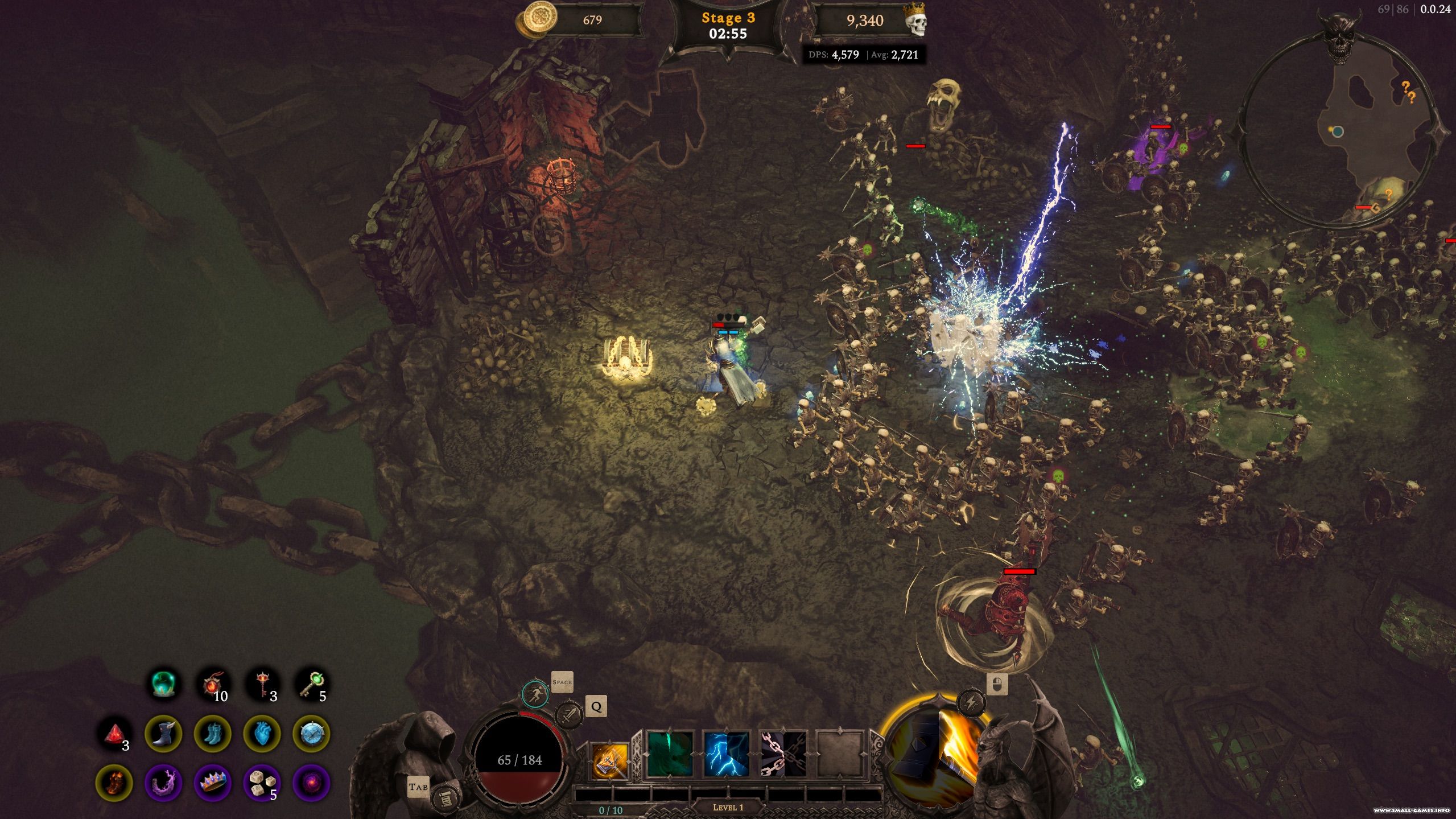The height and width of the screenshot is (819, 1456).
Task: Choose the blue compass relic
Action: click(311, 734)
